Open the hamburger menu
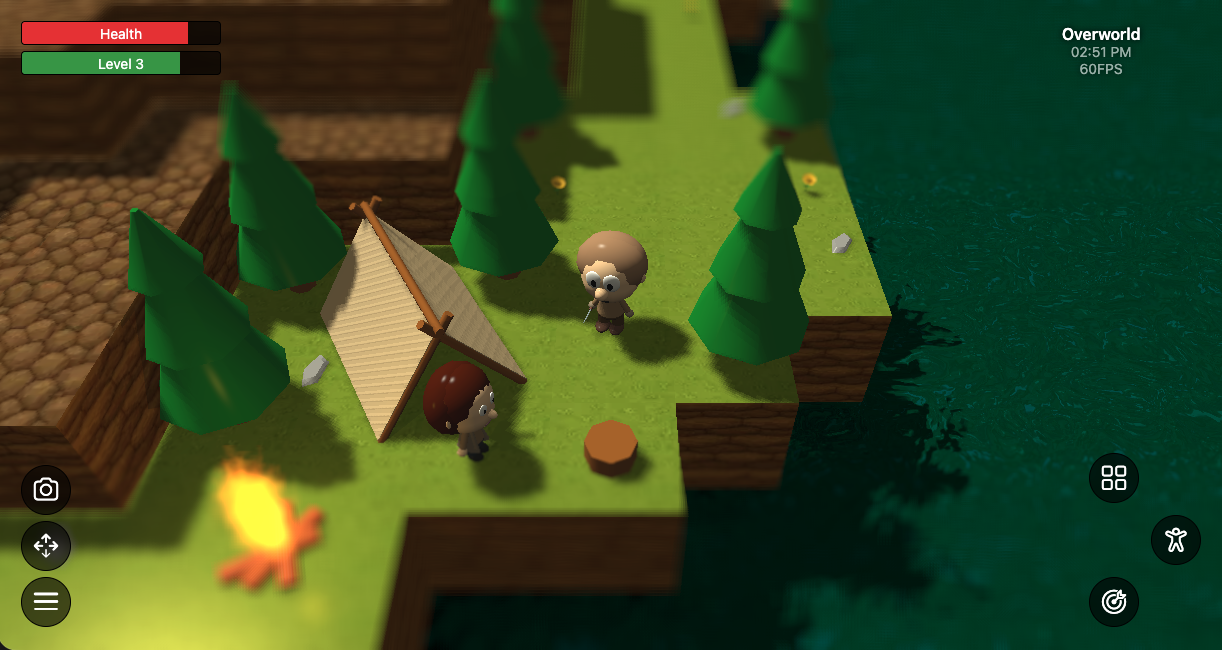1222x650 pixels. 46,602
